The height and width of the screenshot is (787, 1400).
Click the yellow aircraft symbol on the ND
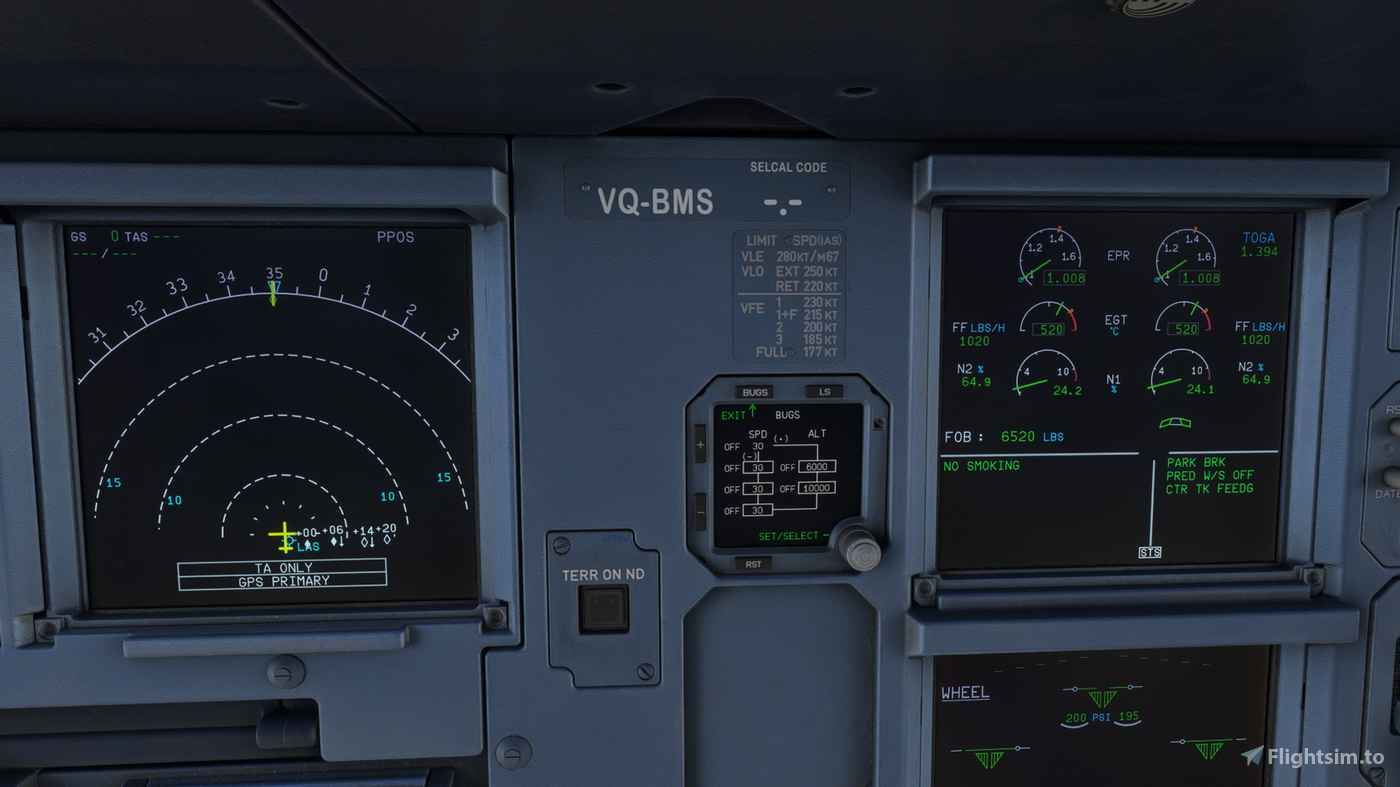pos(284,536)
